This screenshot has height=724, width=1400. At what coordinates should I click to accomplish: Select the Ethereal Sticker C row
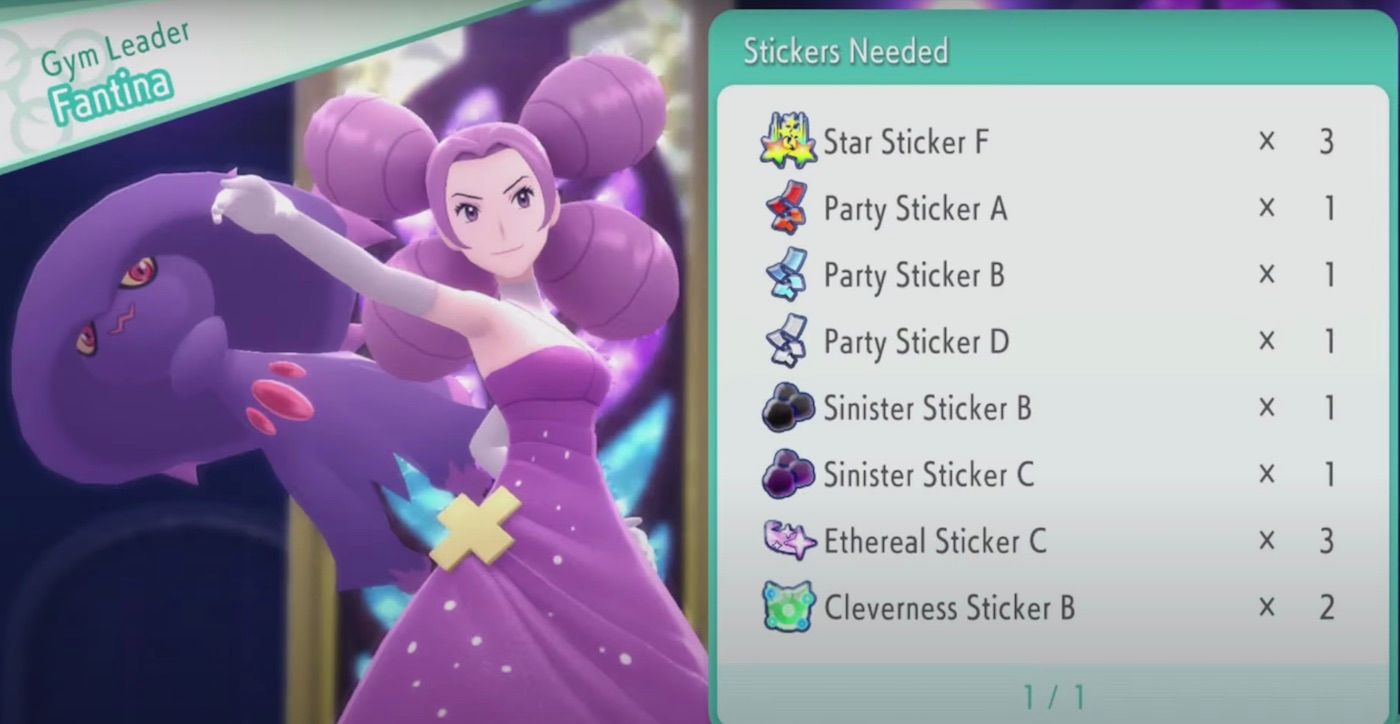(x=1000, y=541)
